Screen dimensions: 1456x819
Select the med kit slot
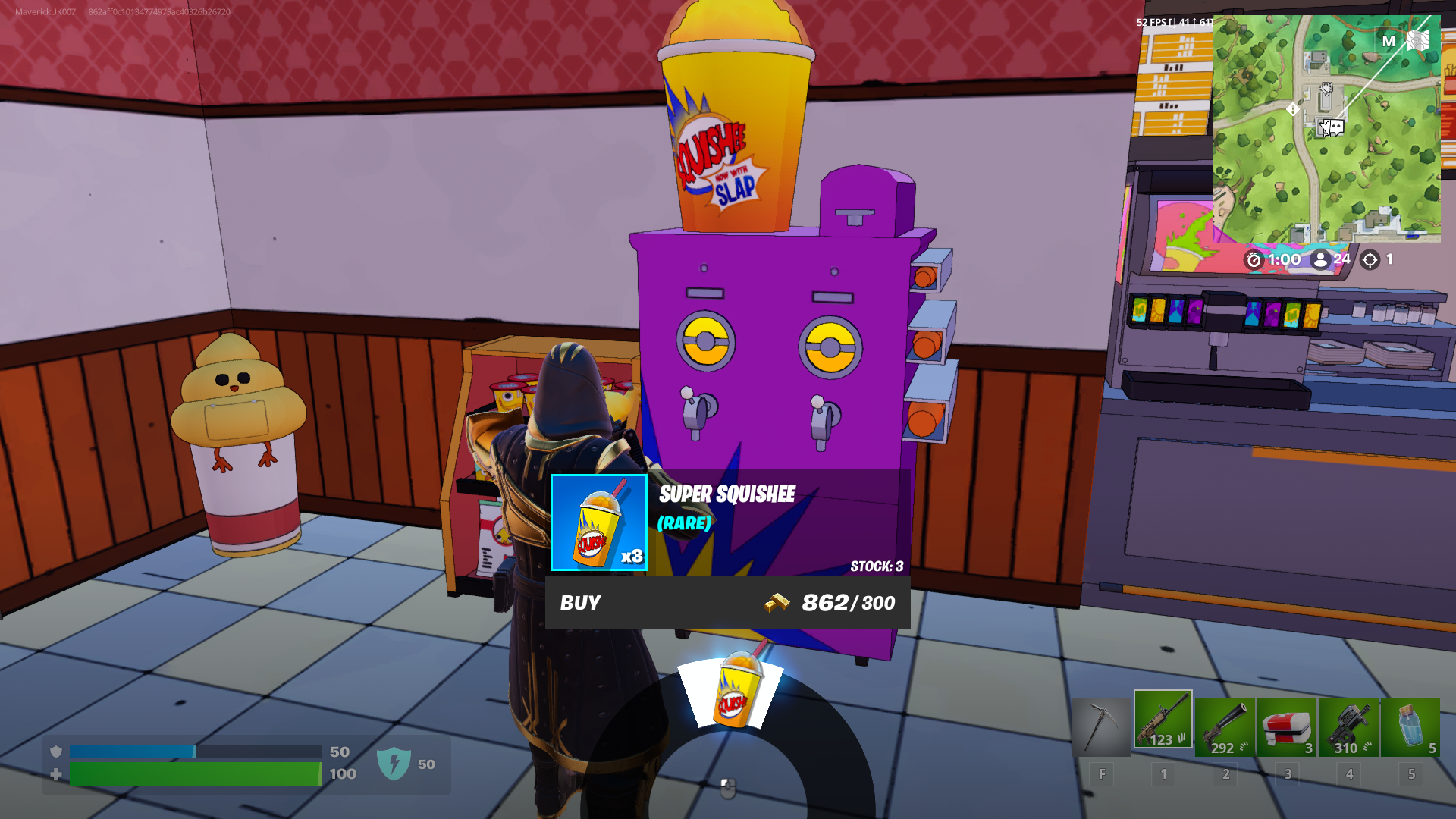click(x=1287, y=726)
